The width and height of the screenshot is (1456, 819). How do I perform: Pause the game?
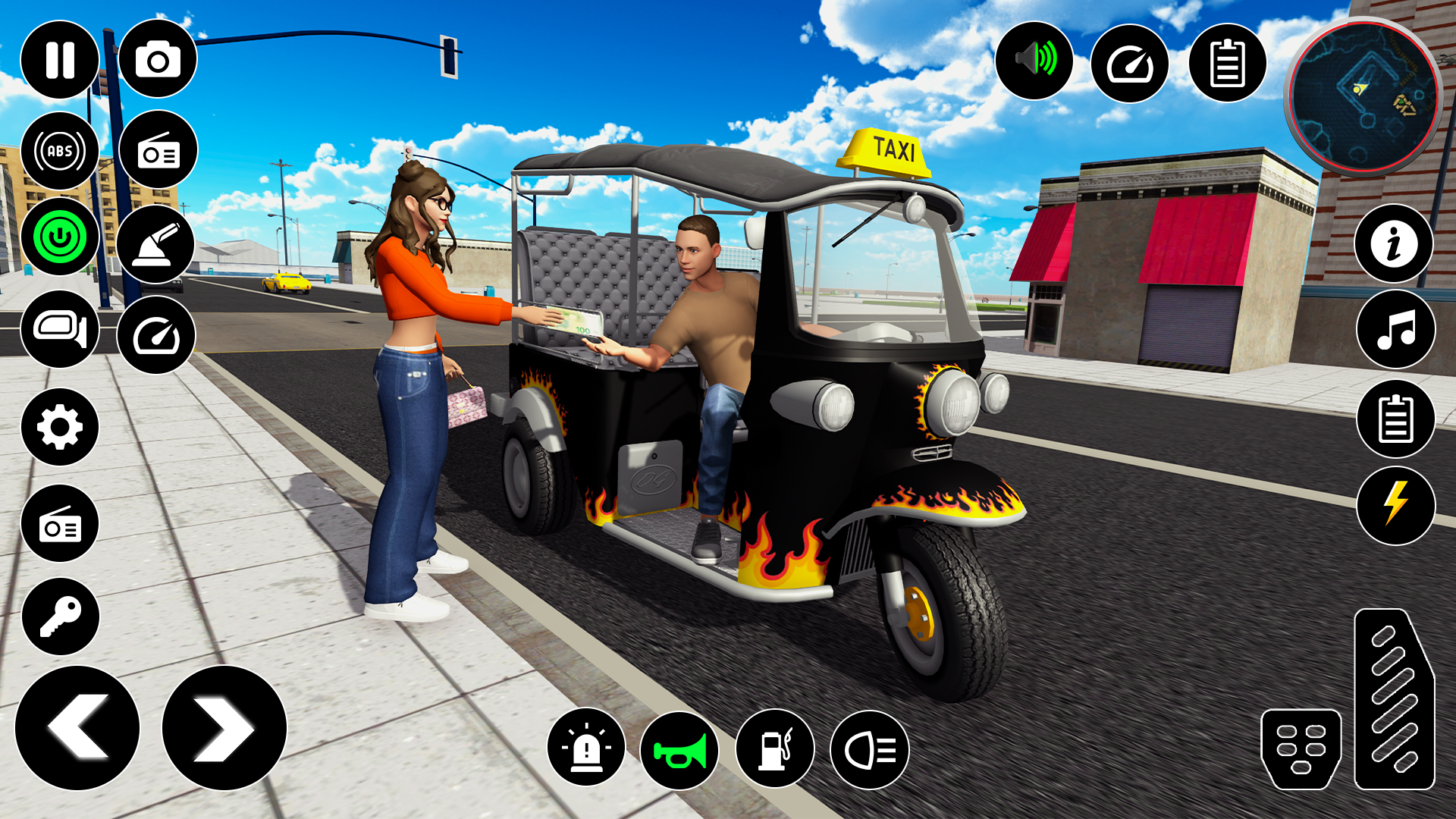click(60, 60)
